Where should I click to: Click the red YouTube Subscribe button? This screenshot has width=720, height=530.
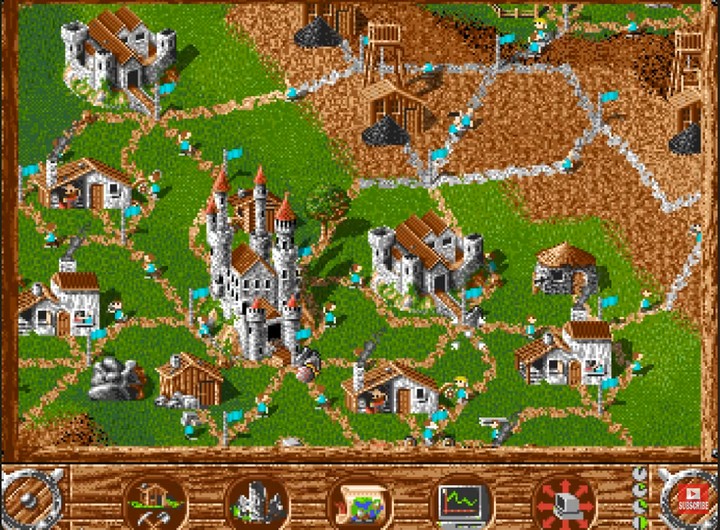(691, 497)
